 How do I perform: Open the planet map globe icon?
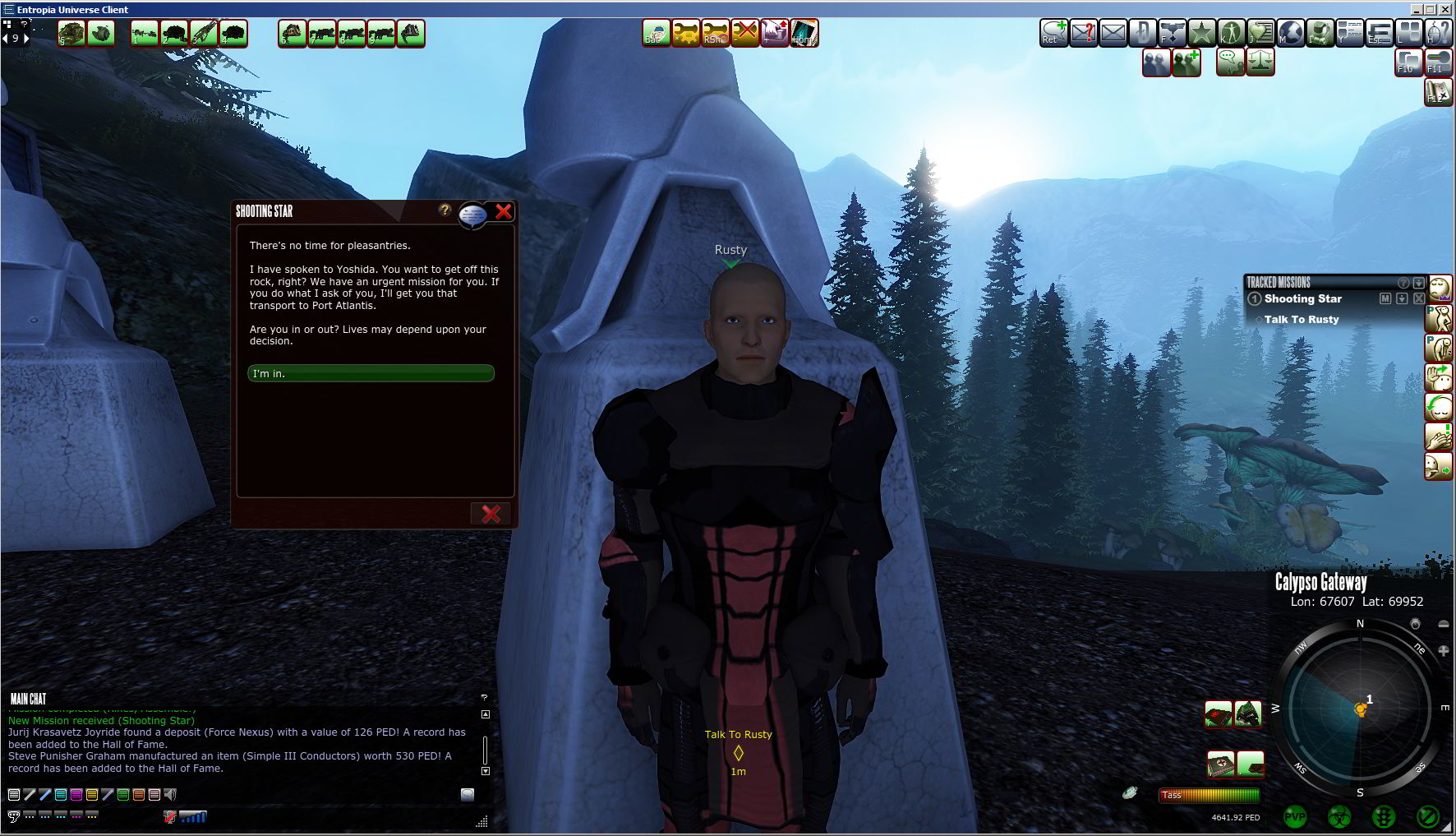coord(1290,33)
